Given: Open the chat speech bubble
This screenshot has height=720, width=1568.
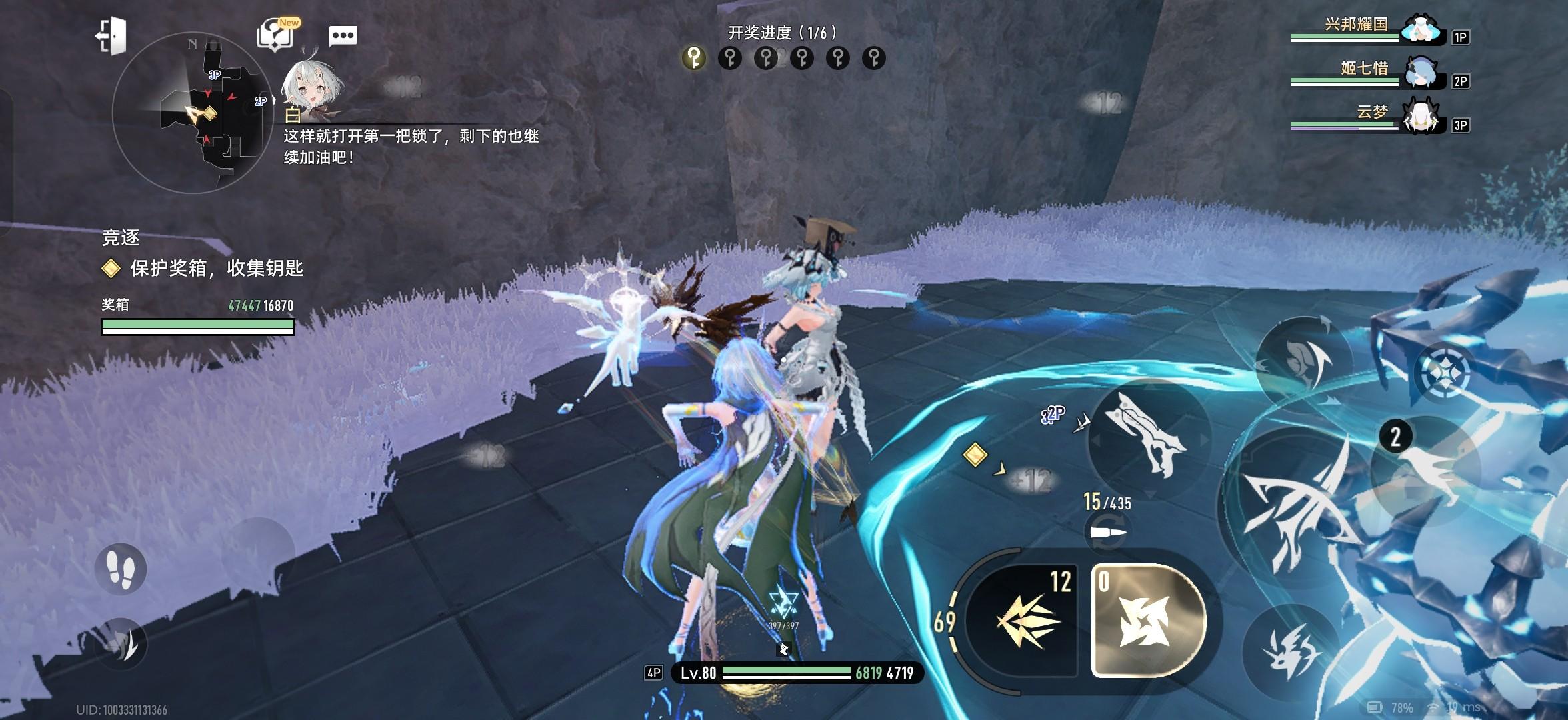Looking at the screenshot, I should click(x=343, y=35).
